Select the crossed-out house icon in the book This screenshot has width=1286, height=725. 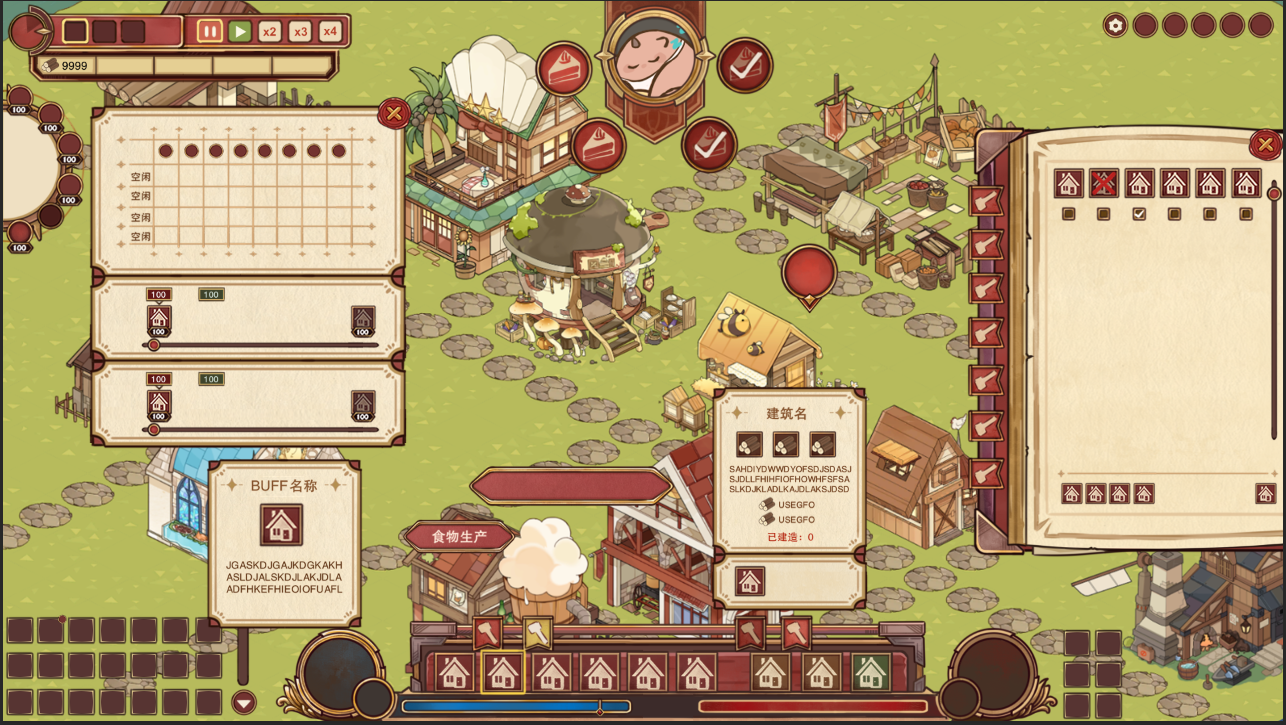click(x=1104, y=183)
